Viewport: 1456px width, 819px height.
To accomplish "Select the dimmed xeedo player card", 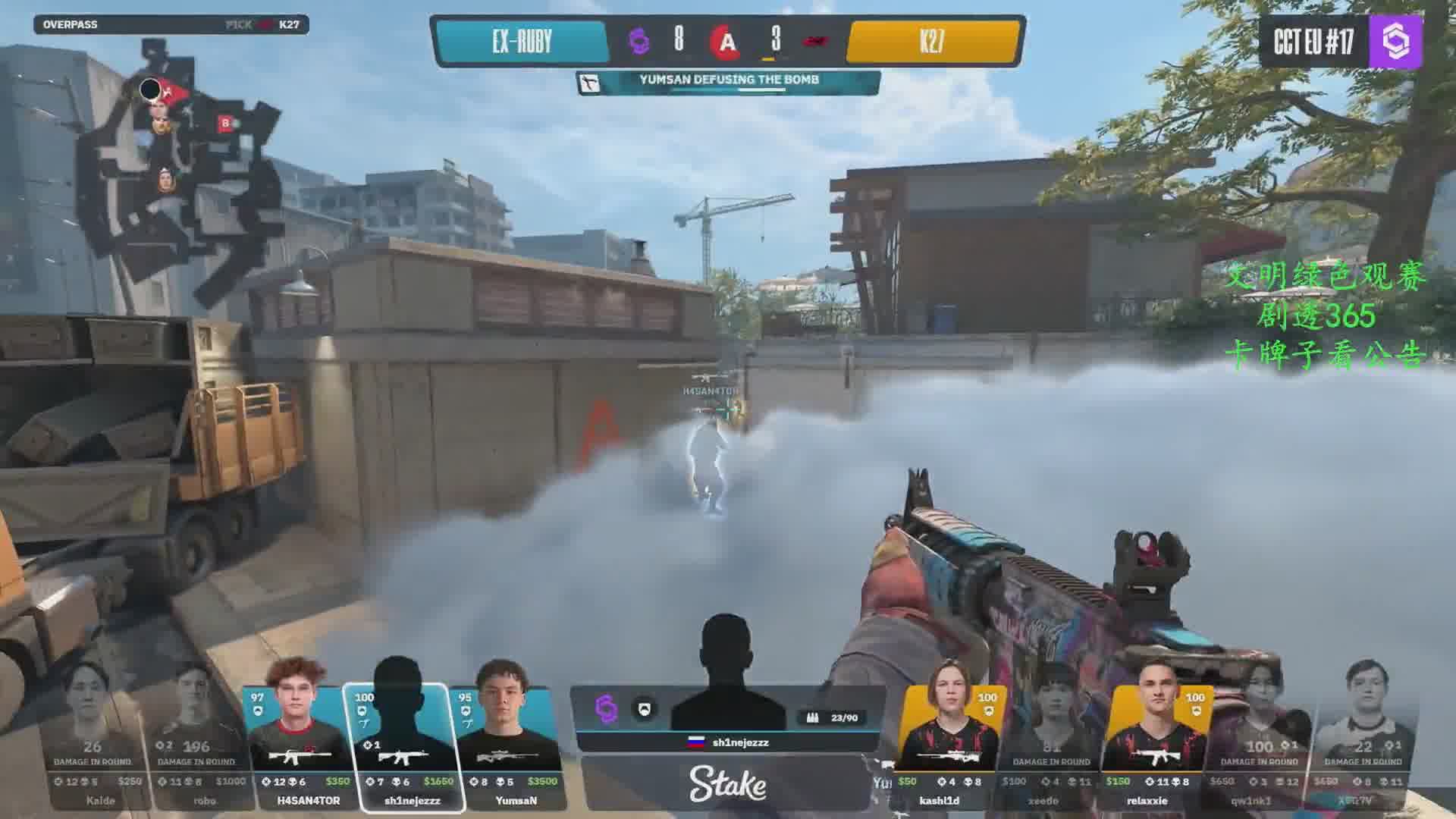I will [1052, 747].
